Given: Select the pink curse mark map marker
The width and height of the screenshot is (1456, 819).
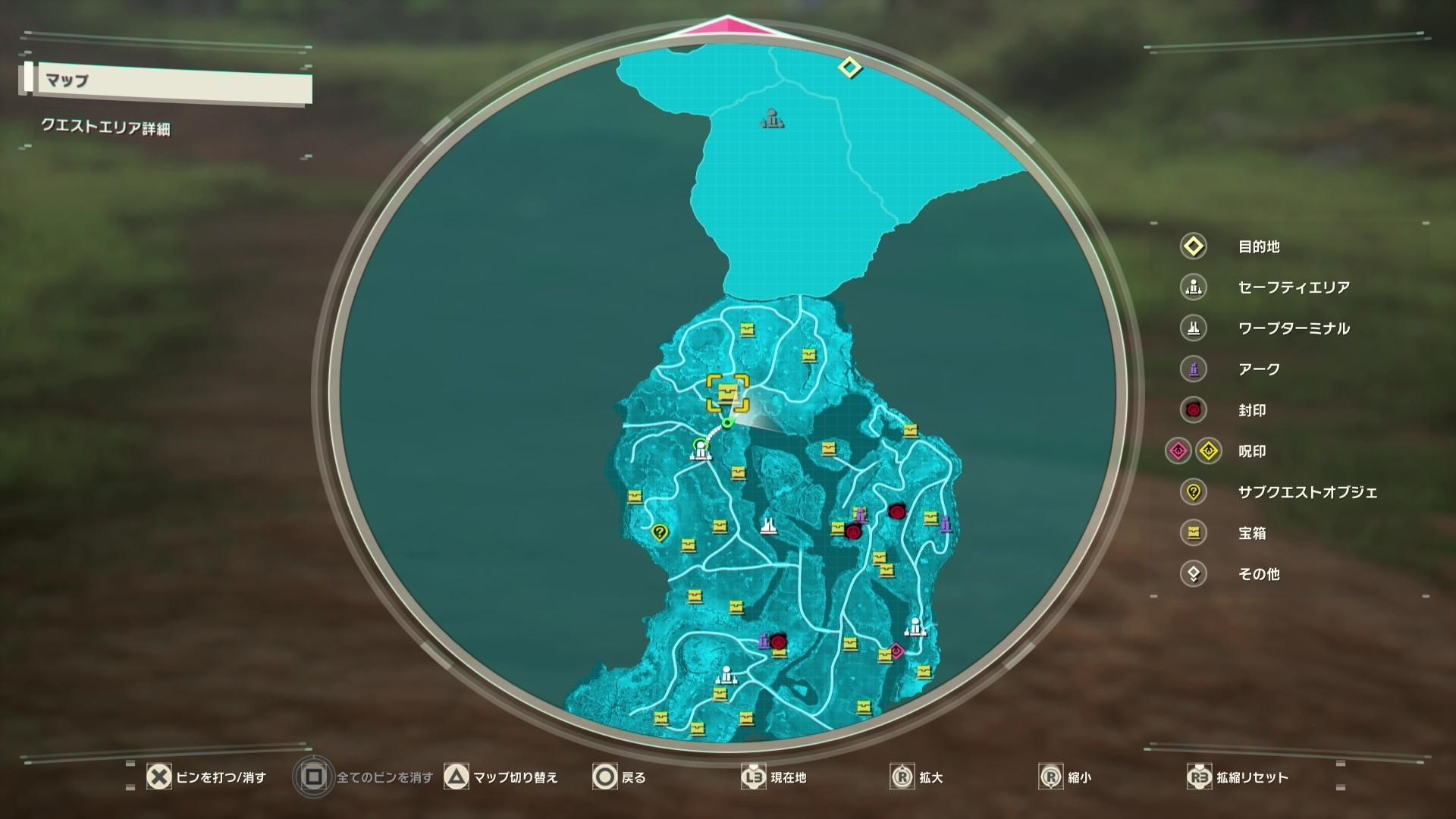Looking at the screenshot, I should [x=896, y=651].
